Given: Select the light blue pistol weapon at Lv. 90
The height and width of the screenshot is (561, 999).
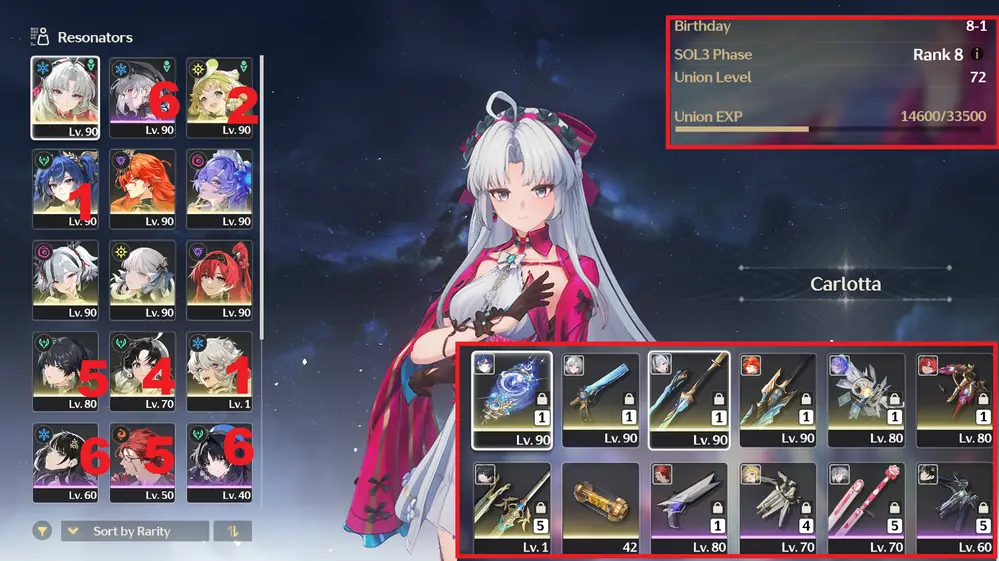Looking at the screenshot, I should pyautogui.click(x=600, y=398).
